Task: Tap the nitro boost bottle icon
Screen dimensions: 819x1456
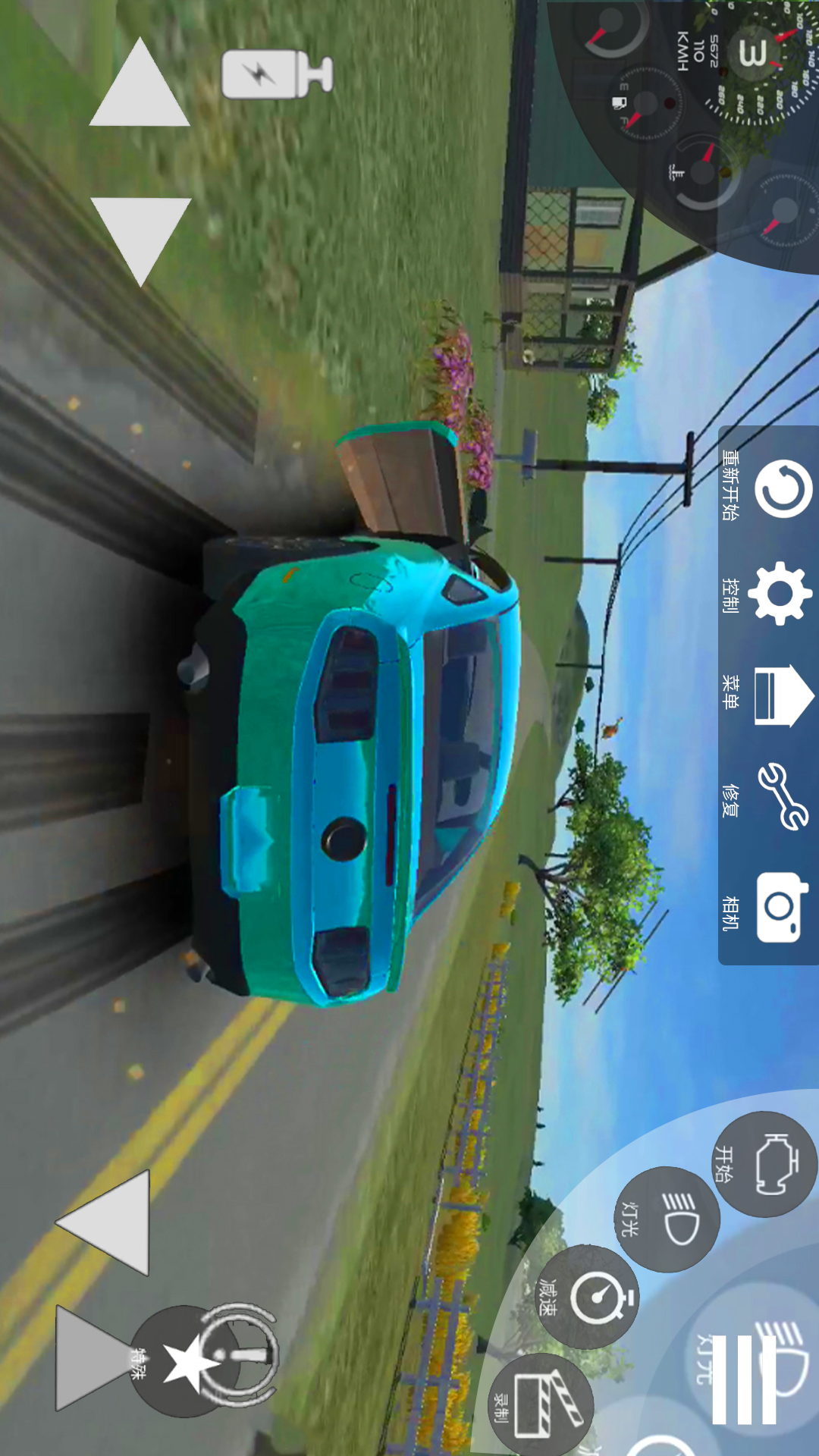Action: [x=276, y=74]
